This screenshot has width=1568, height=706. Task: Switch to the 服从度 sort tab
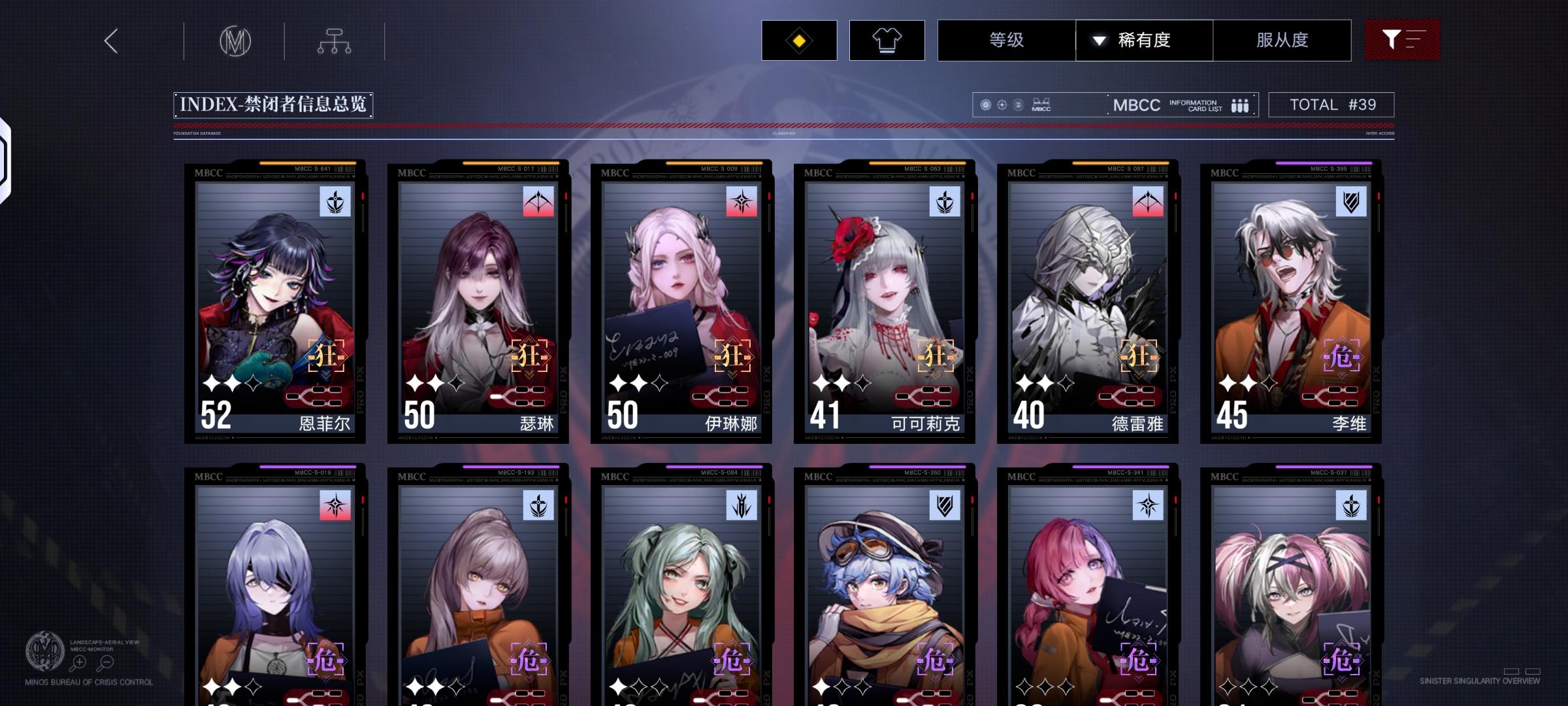(x=1282, y=40)
